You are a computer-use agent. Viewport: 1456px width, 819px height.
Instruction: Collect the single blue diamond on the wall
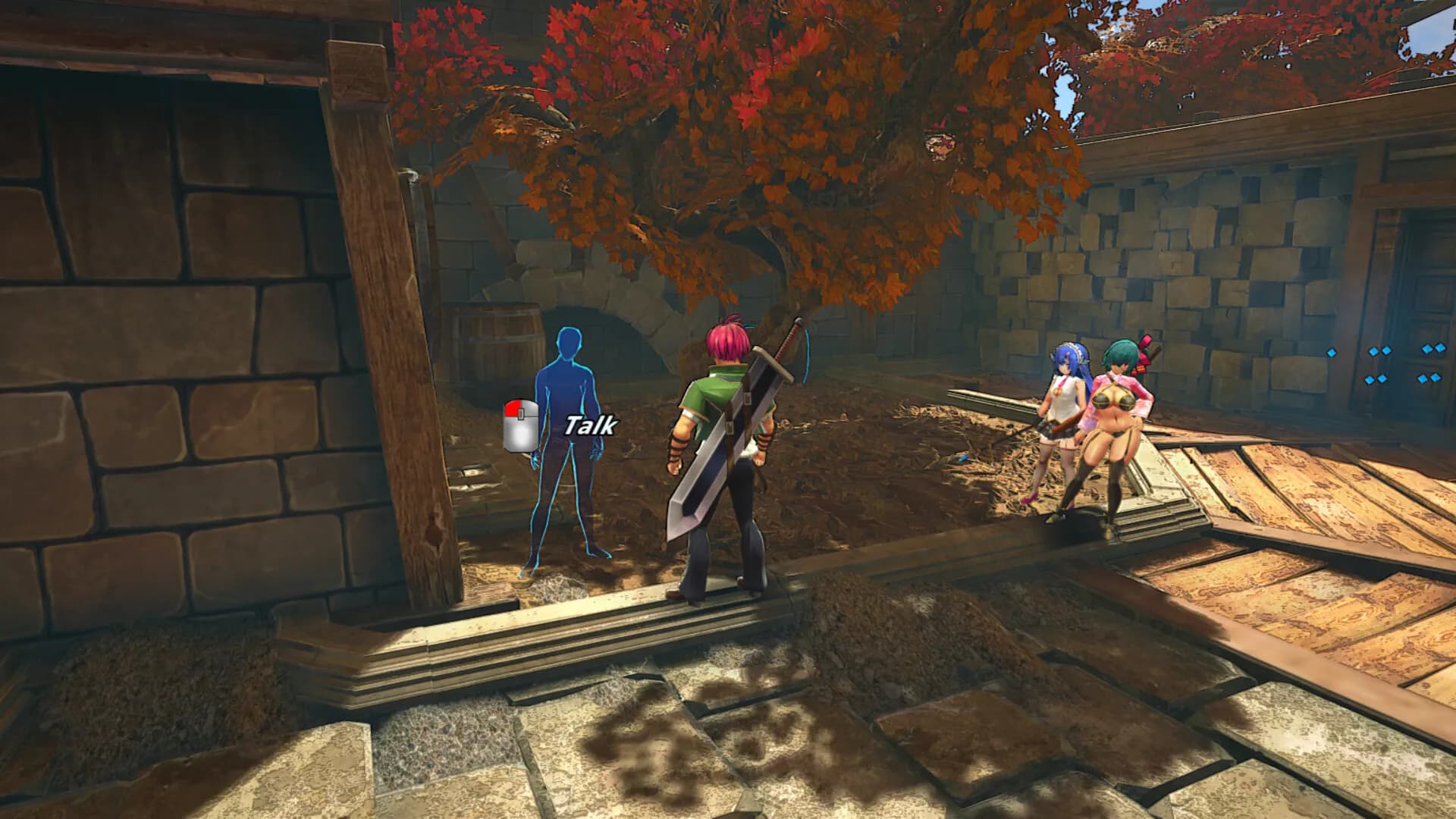pyautogui.click(x=1332, y=353)
